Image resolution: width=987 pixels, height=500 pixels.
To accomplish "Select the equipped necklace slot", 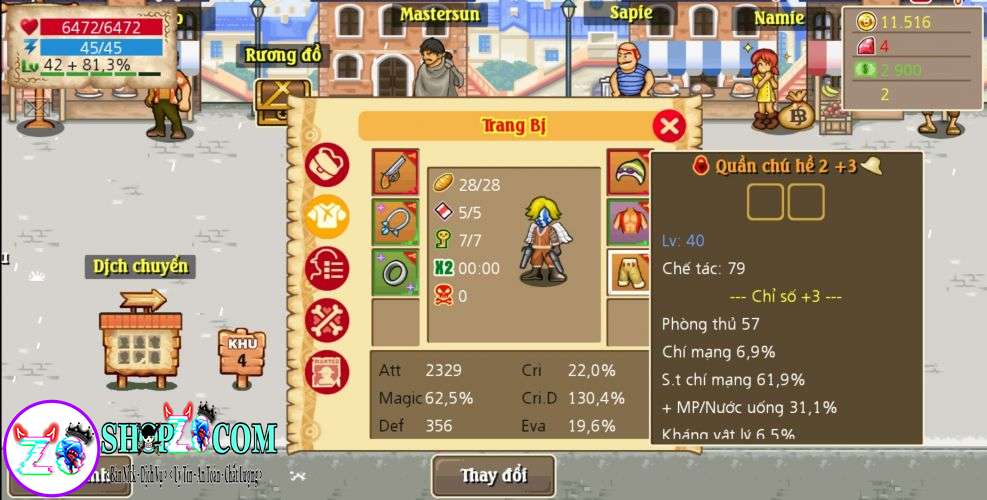I will pos(395,222).
